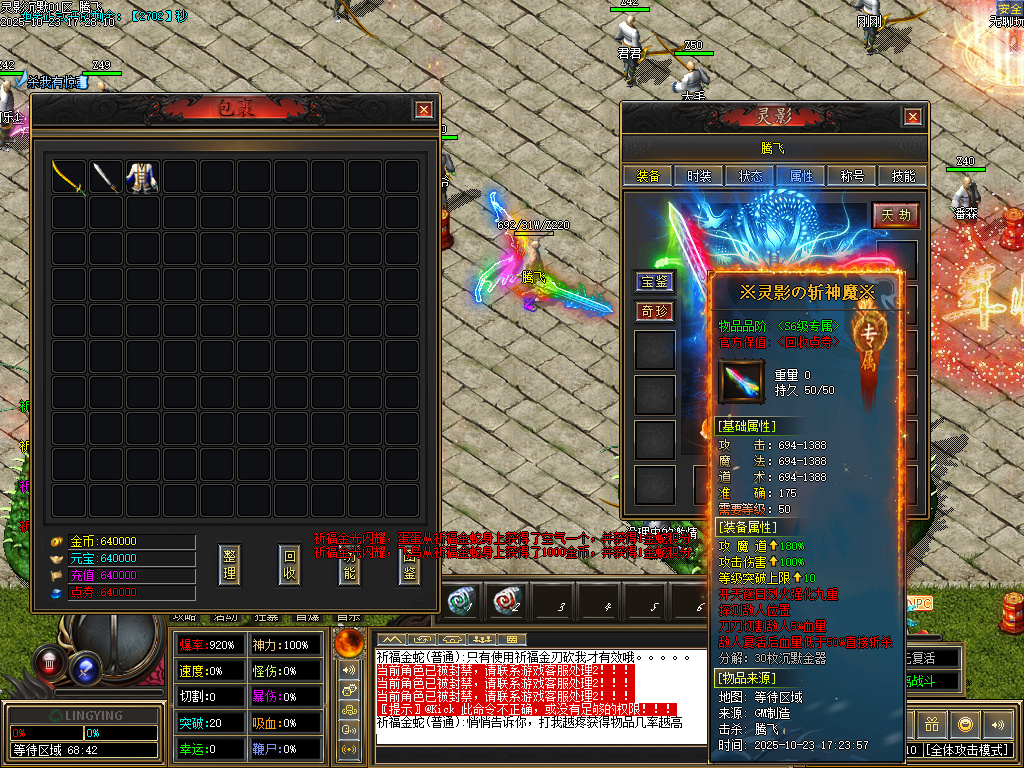1024x768 pixels.
Task: Click the 天劫 button
Action: point(894,215)
